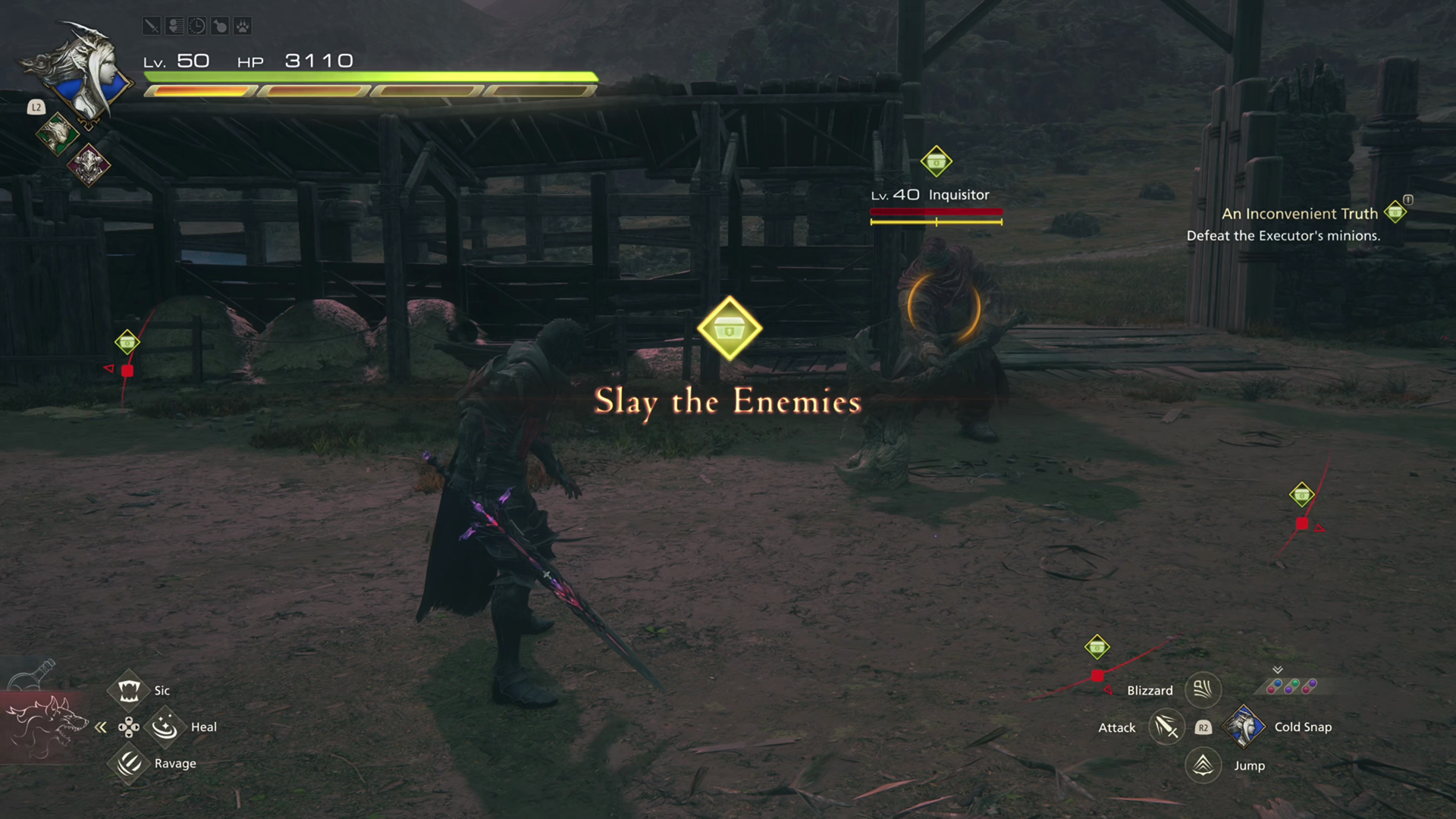Select the Inquisitor enemy quest marker
This screenshot has width=1456, height=819.
(936, 162)
